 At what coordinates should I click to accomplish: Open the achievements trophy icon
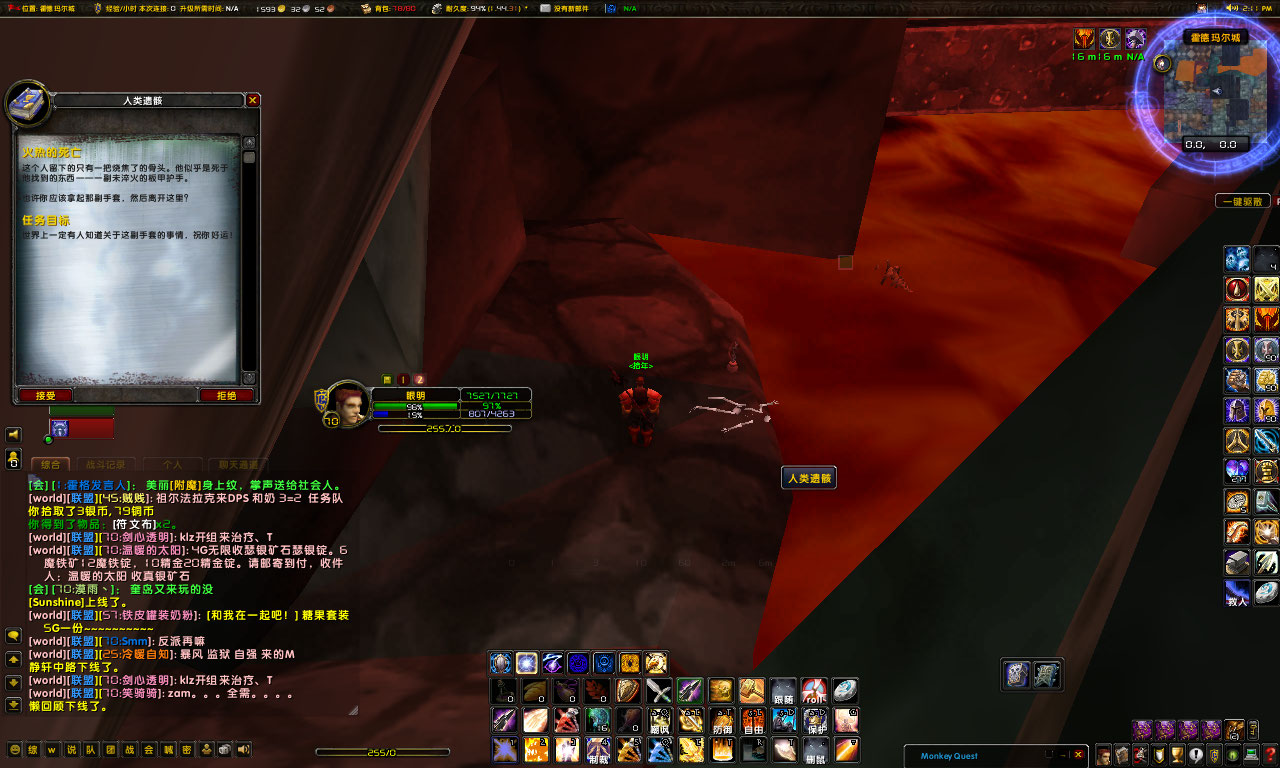[1177, 754]
